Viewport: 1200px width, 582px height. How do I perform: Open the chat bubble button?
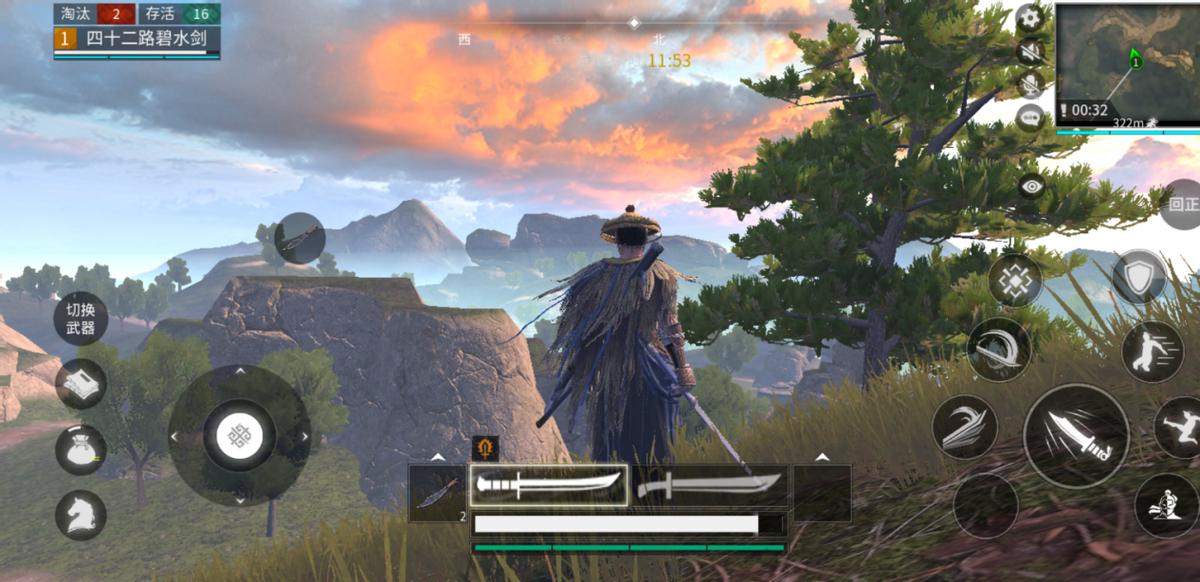coord(1029,117)
